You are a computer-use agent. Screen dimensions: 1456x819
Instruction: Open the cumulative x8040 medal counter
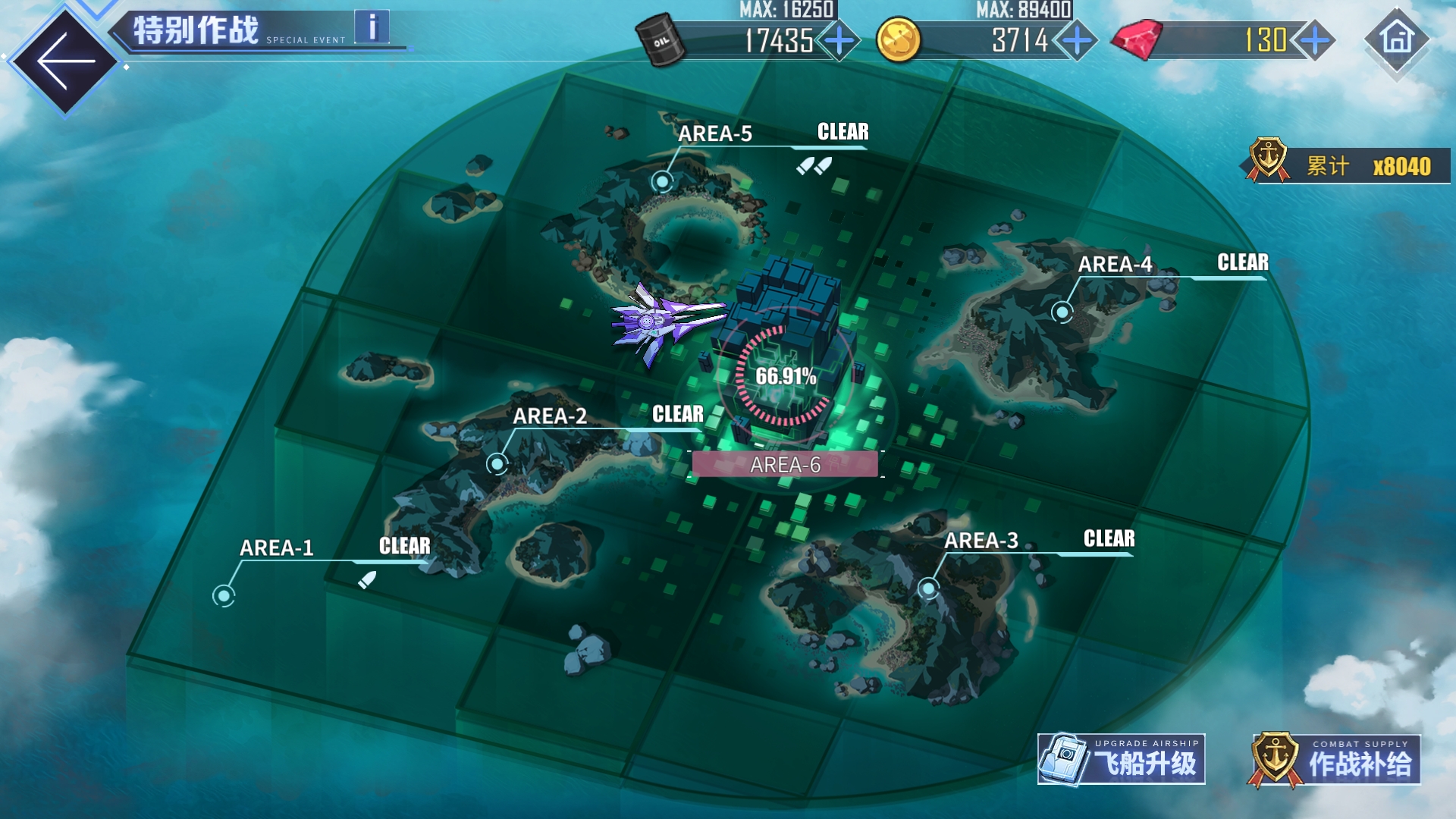tap(1350, 165)
